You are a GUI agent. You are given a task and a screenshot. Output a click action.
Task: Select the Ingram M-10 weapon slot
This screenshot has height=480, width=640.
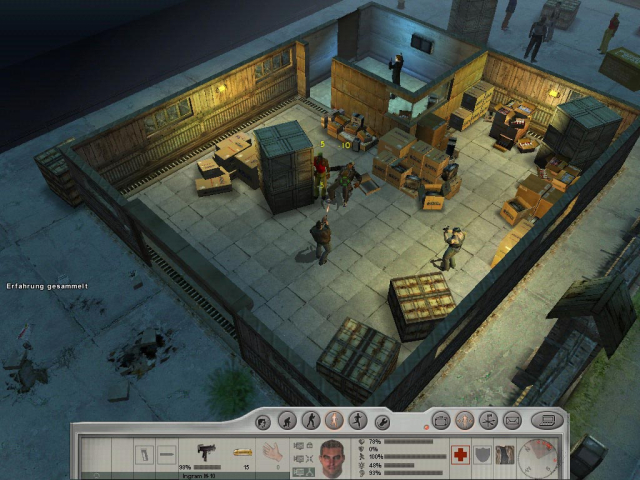209,453
